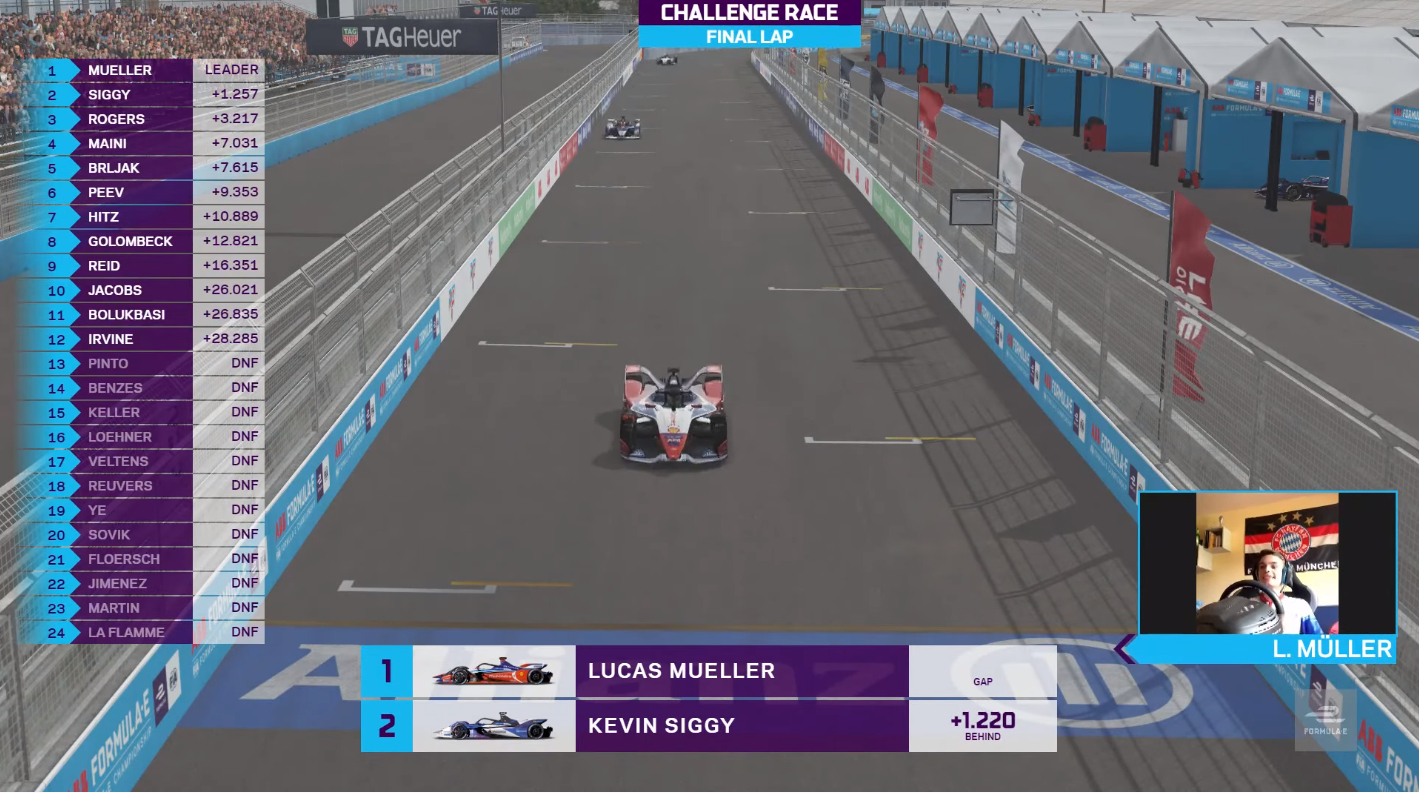Choose Rogers in the standings list
Image resolution: width=1419 pixels, height=793 pixels.
[140, 119]
